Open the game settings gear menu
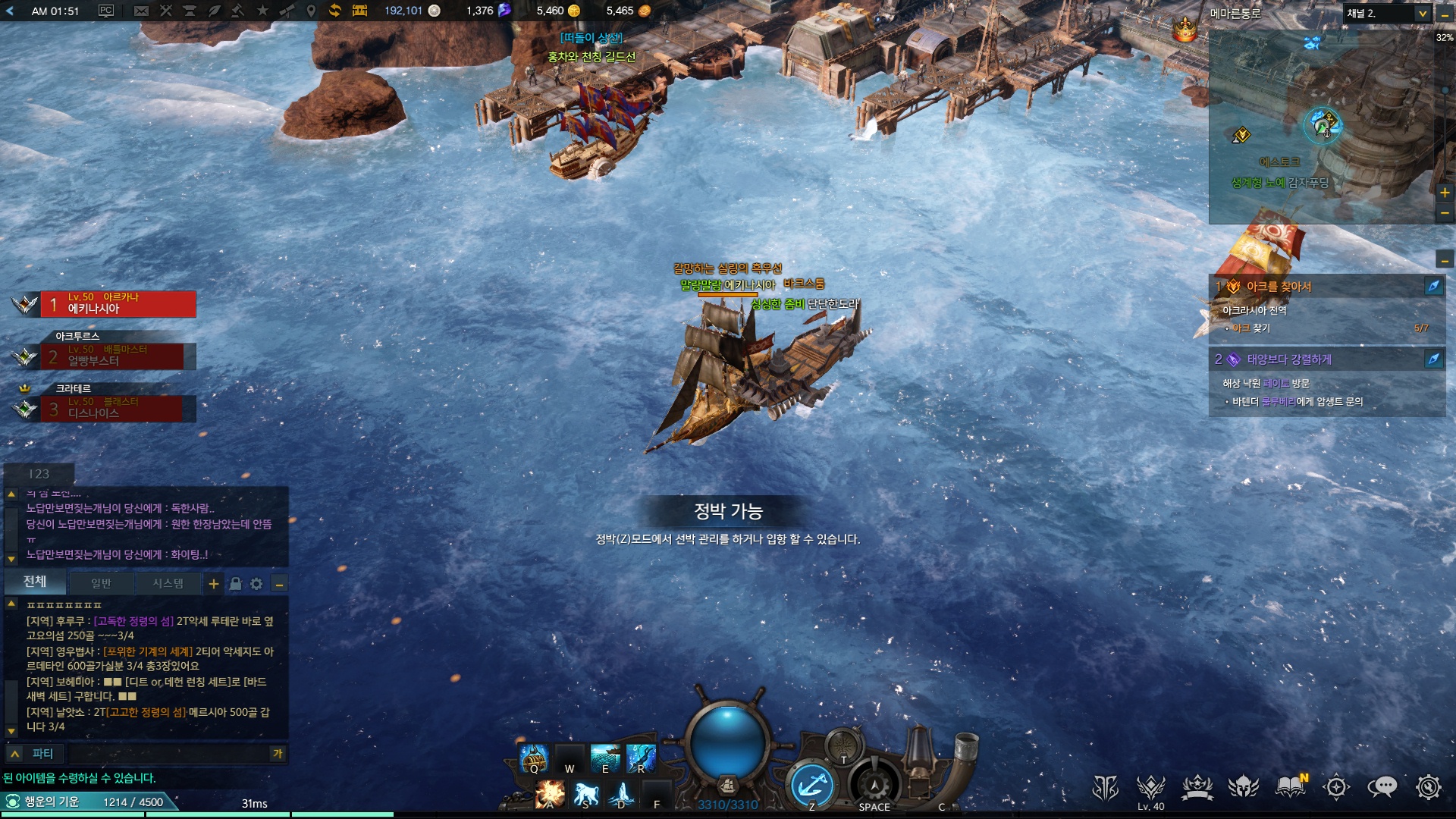This screenshot has width=1456, height=819. coord(1429,787)
